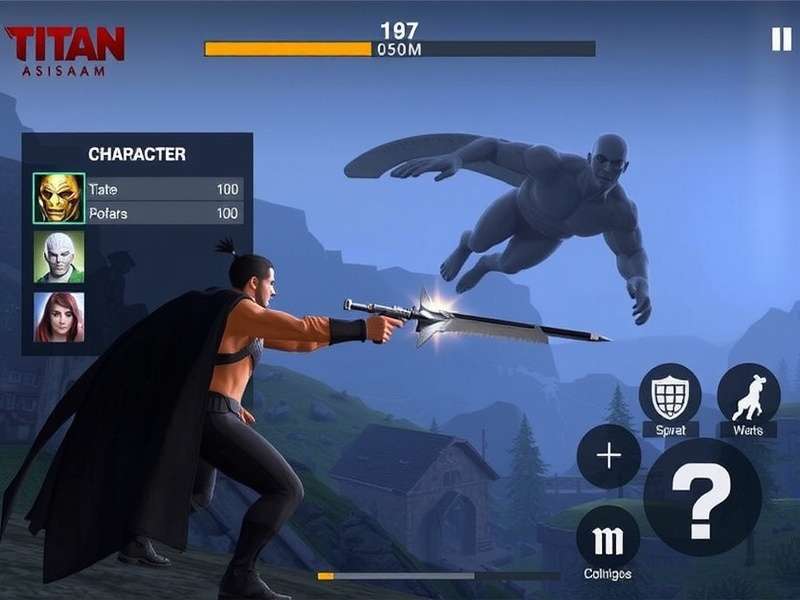Tap the plus button
Viewport: 800px width, 600px height.
(x=609, y=456)
